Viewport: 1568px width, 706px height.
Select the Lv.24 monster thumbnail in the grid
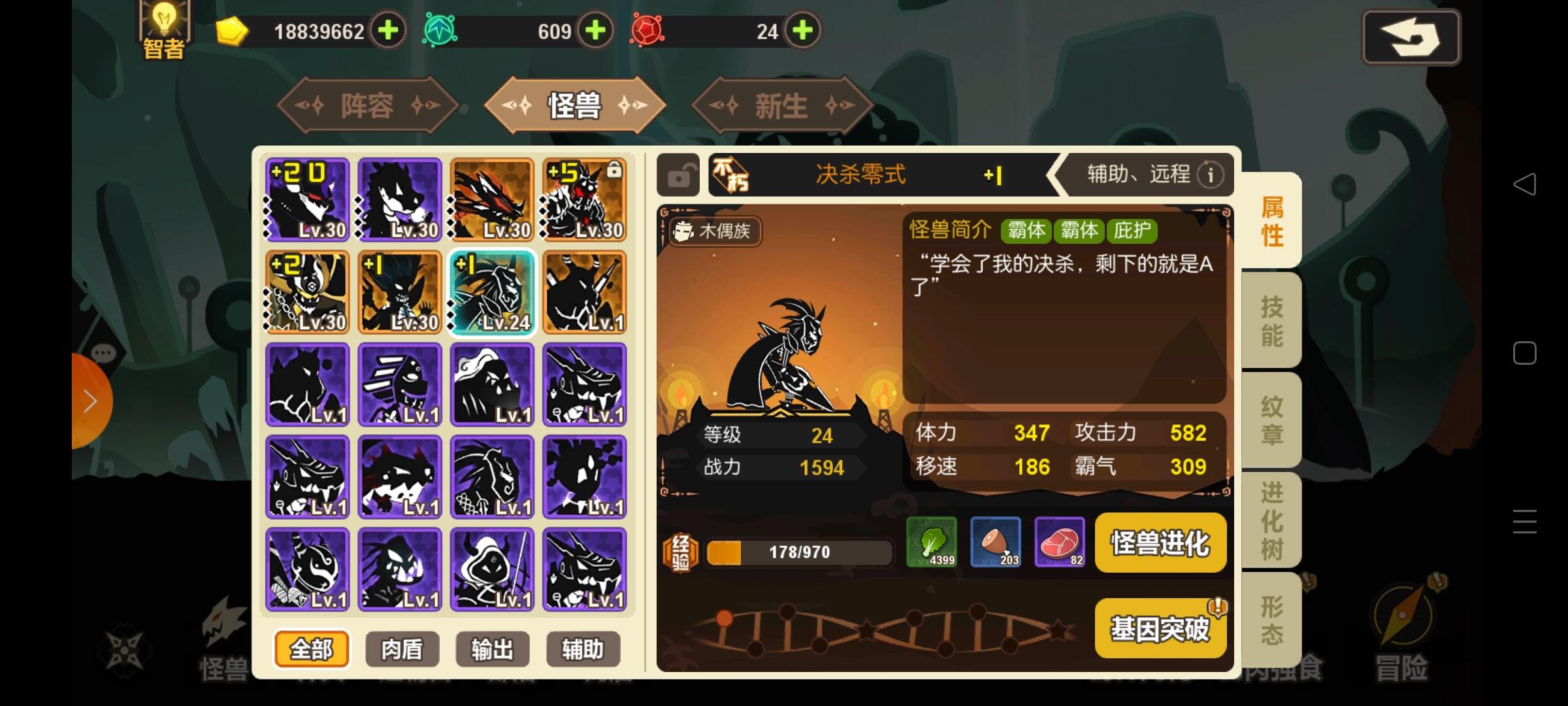492,292
